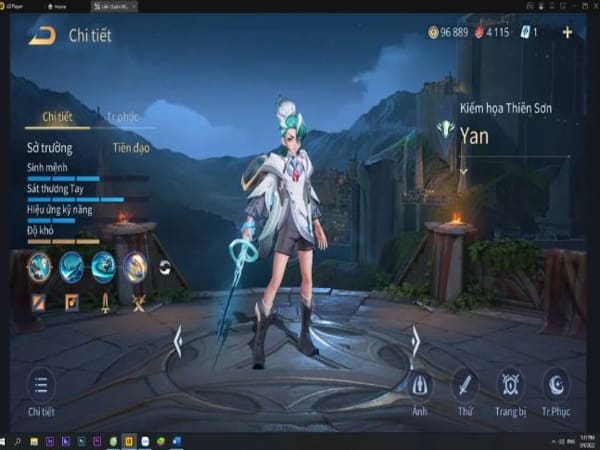Expand the arrow below Yan's name
This screenshot has height=450, width=600.
(463, 171)
